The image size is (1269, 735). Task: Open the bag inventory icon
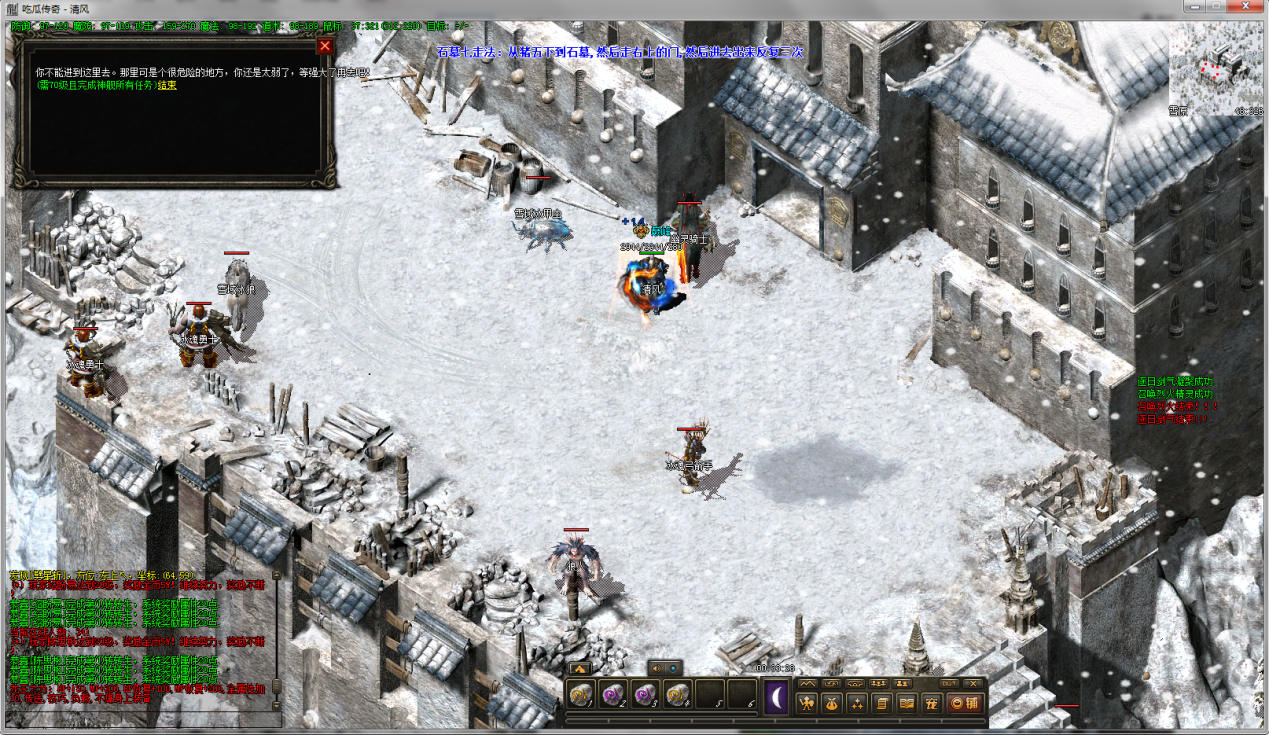point(831,703)
